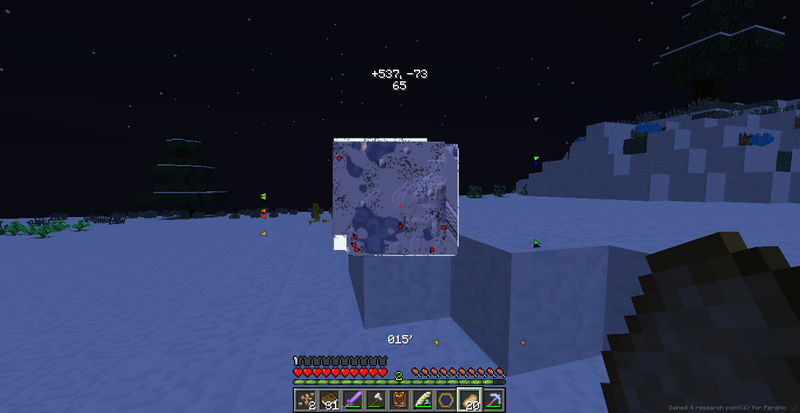Select the purple pickaxe hotbar slot

tap(492, 400)
